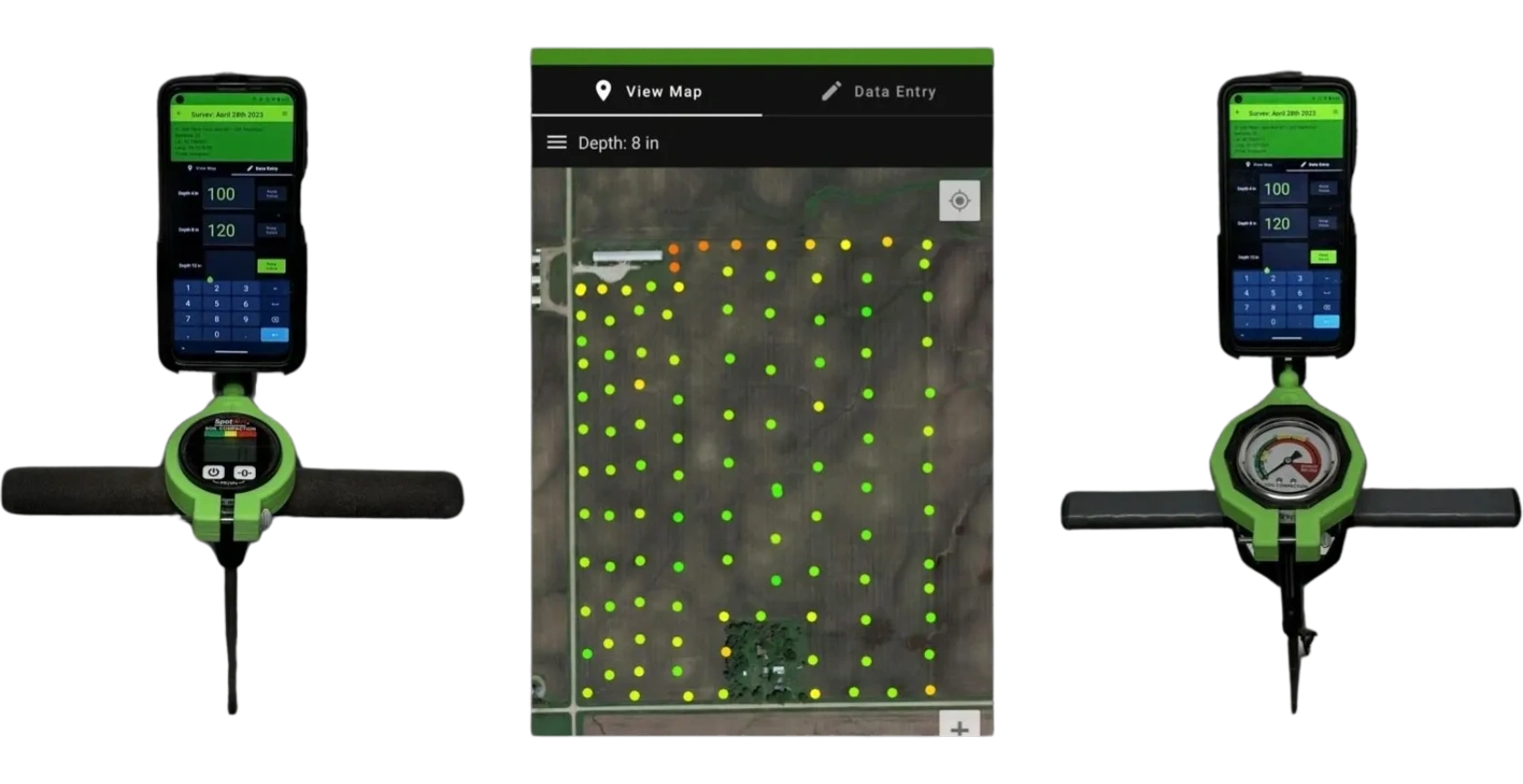Tap the menu icon in the survey title bar
This screenshot has height=784, width=1523.
coord(283,114)
